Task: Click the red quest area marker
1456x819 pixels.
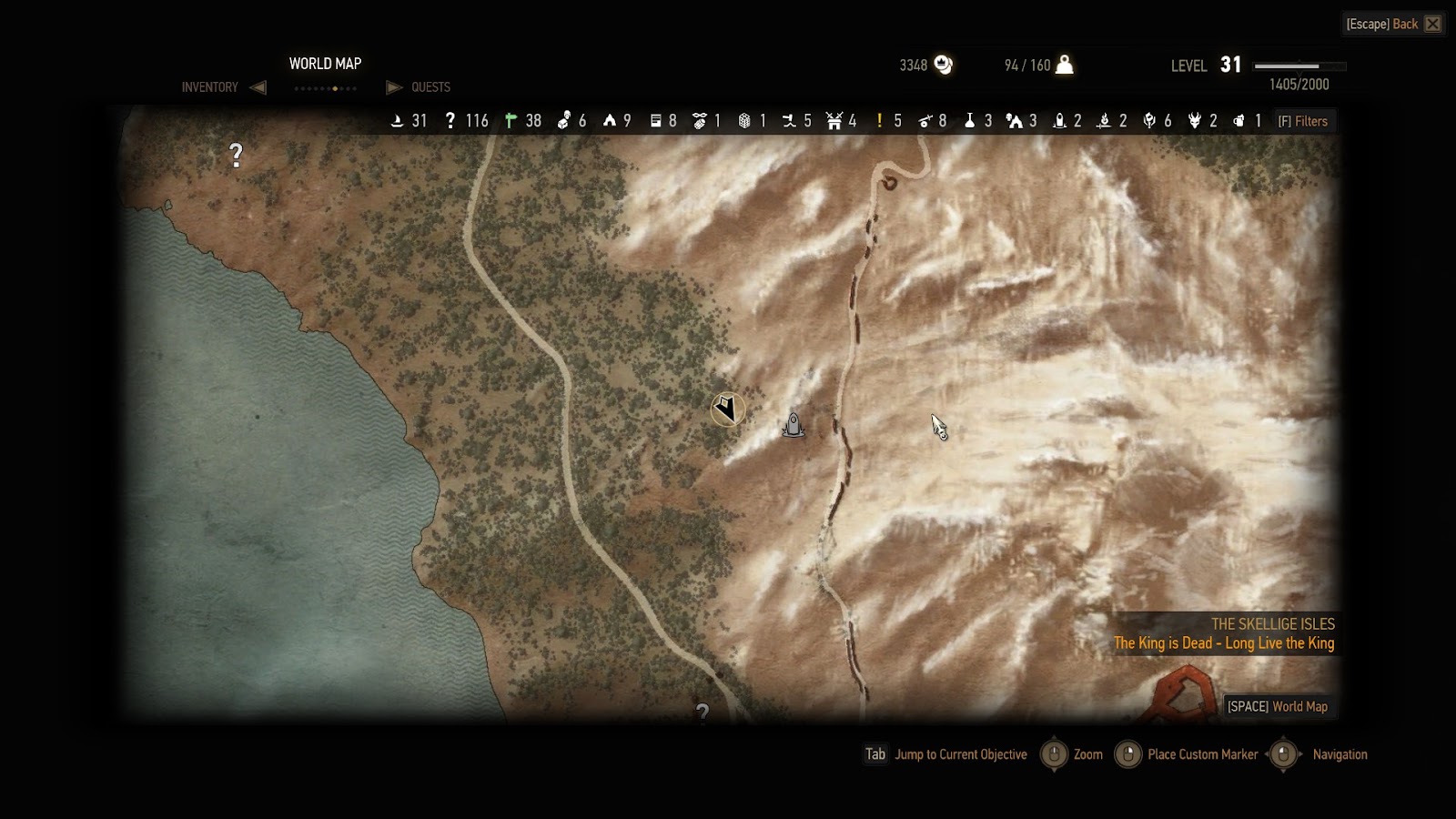Action: pos(1184,693)
